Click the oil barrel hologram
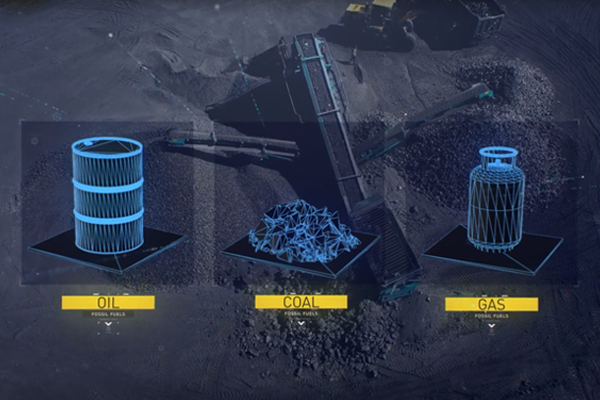Screen dimensions: 600x400 [108, 194]
